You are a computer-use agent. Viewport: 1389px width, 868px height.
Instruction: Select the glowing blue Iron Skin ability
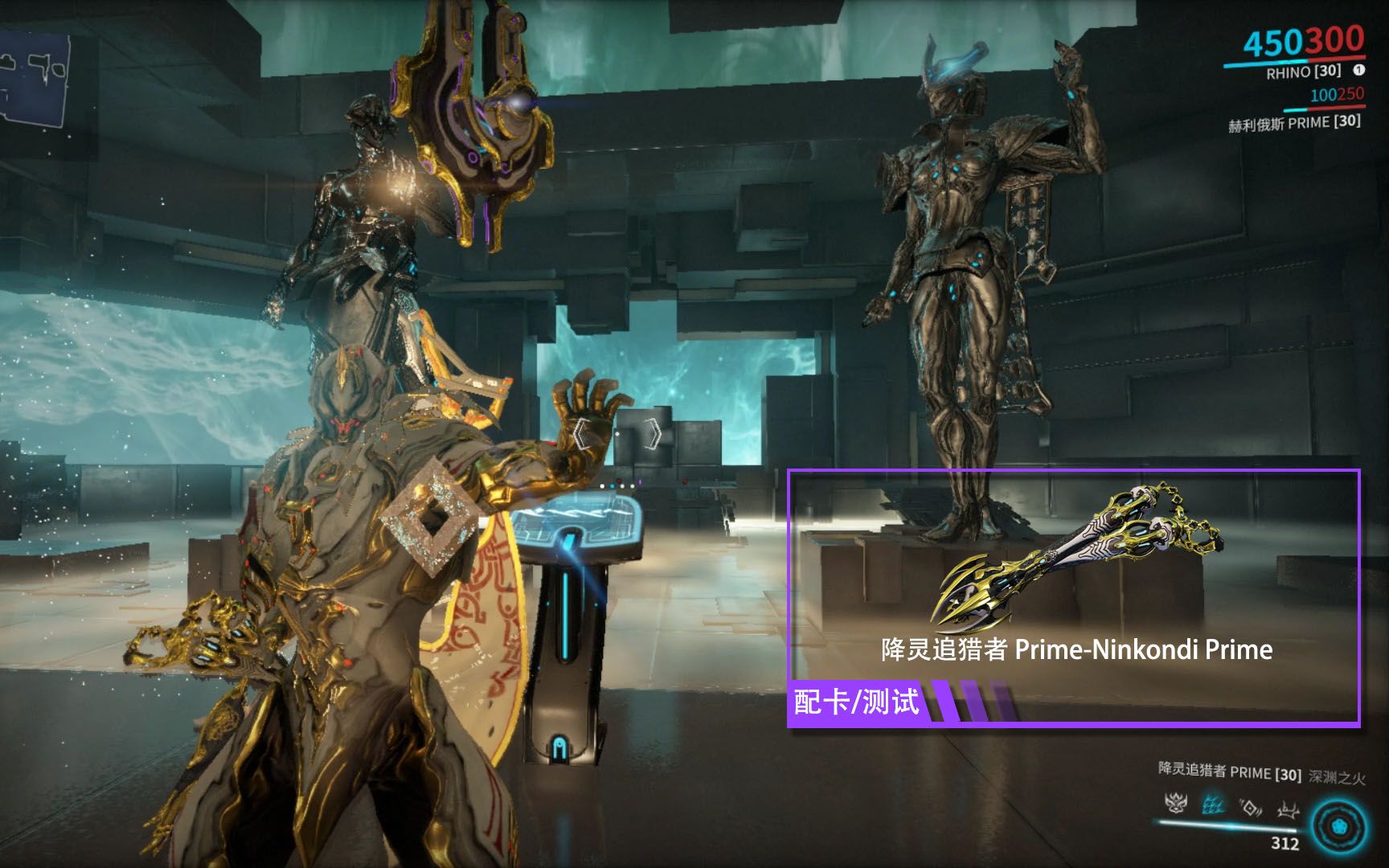1213,804
